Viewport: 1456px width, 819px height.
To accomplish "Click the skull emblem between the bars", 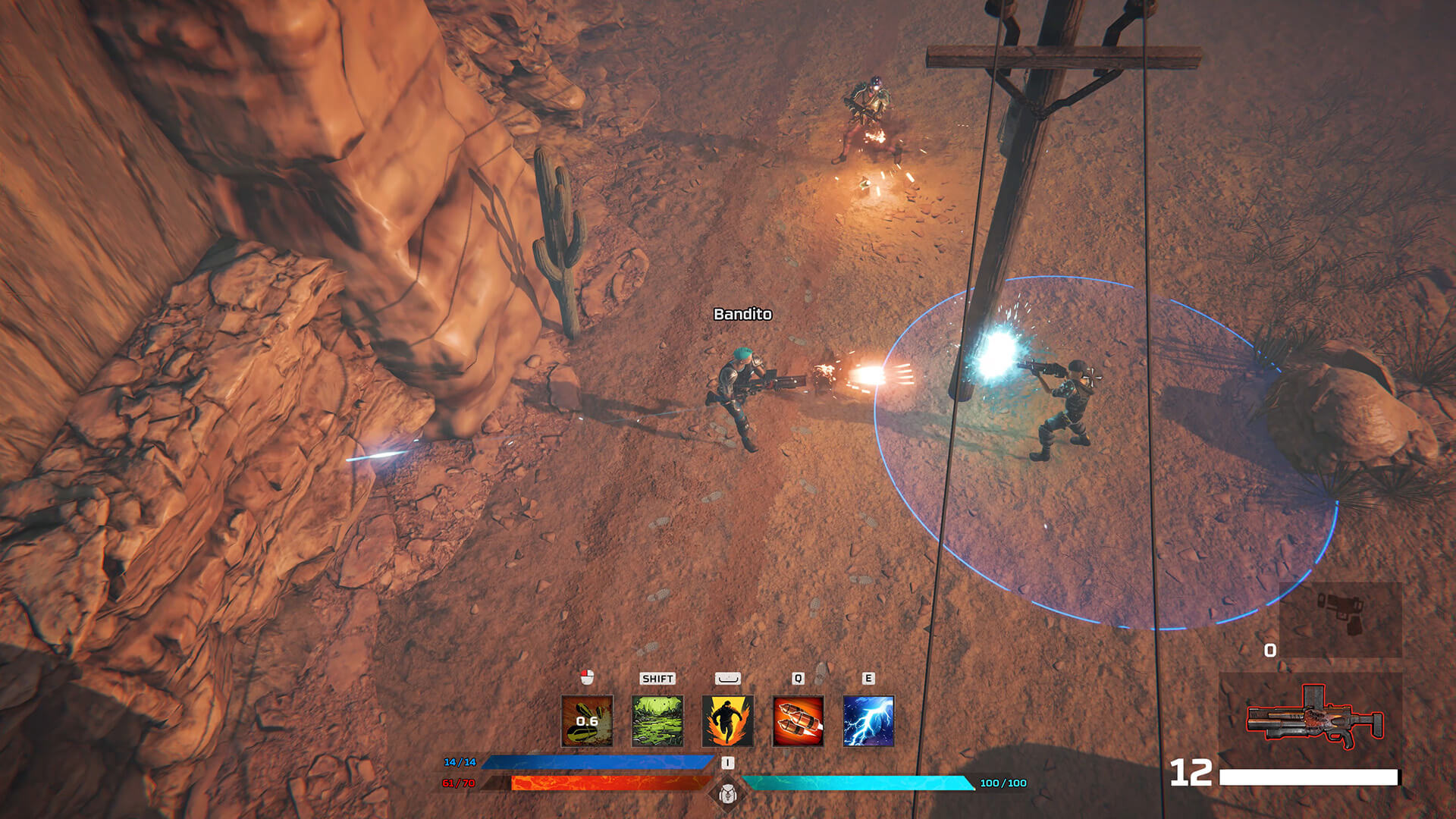I will pos(726,794).
